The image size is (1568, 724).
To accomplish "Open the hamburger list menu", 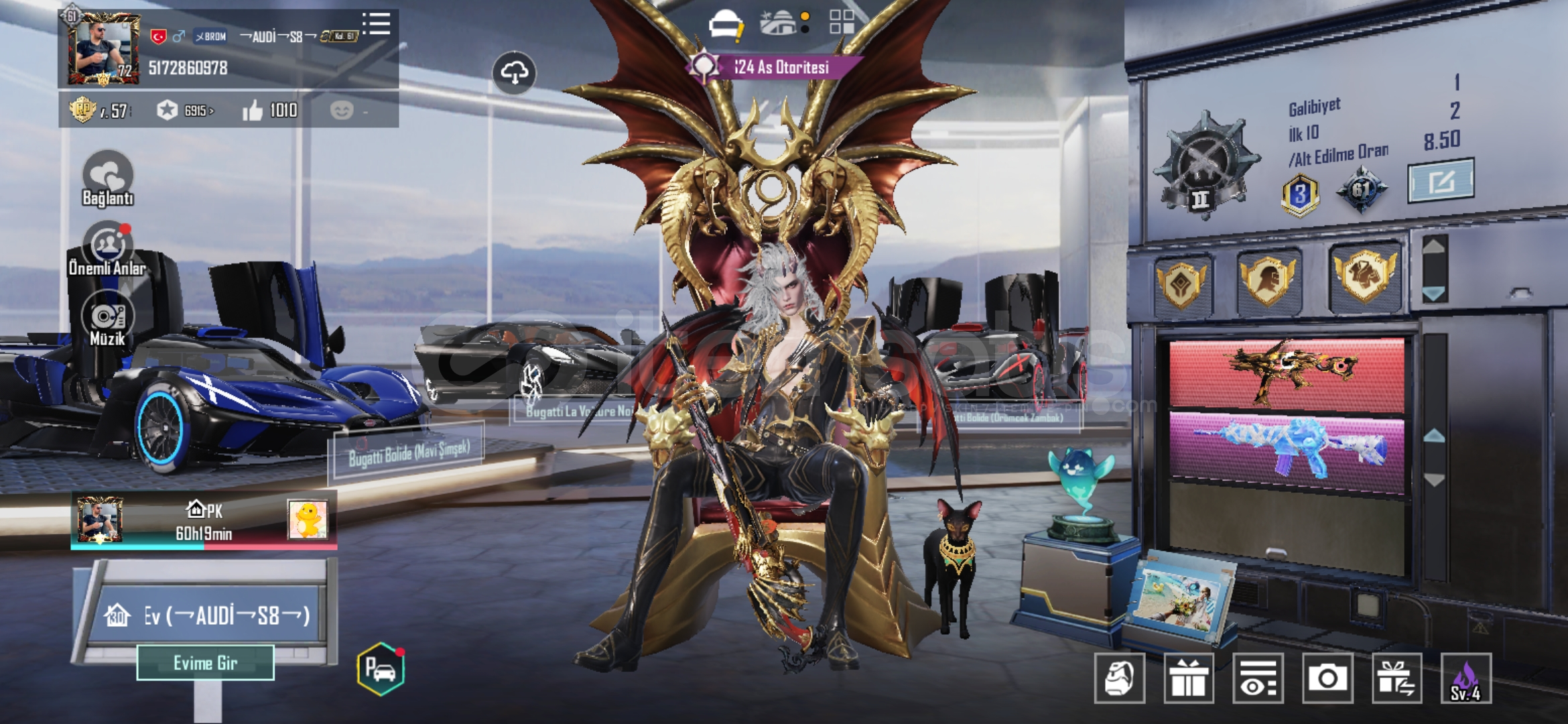I will click(x=377, y=24).
